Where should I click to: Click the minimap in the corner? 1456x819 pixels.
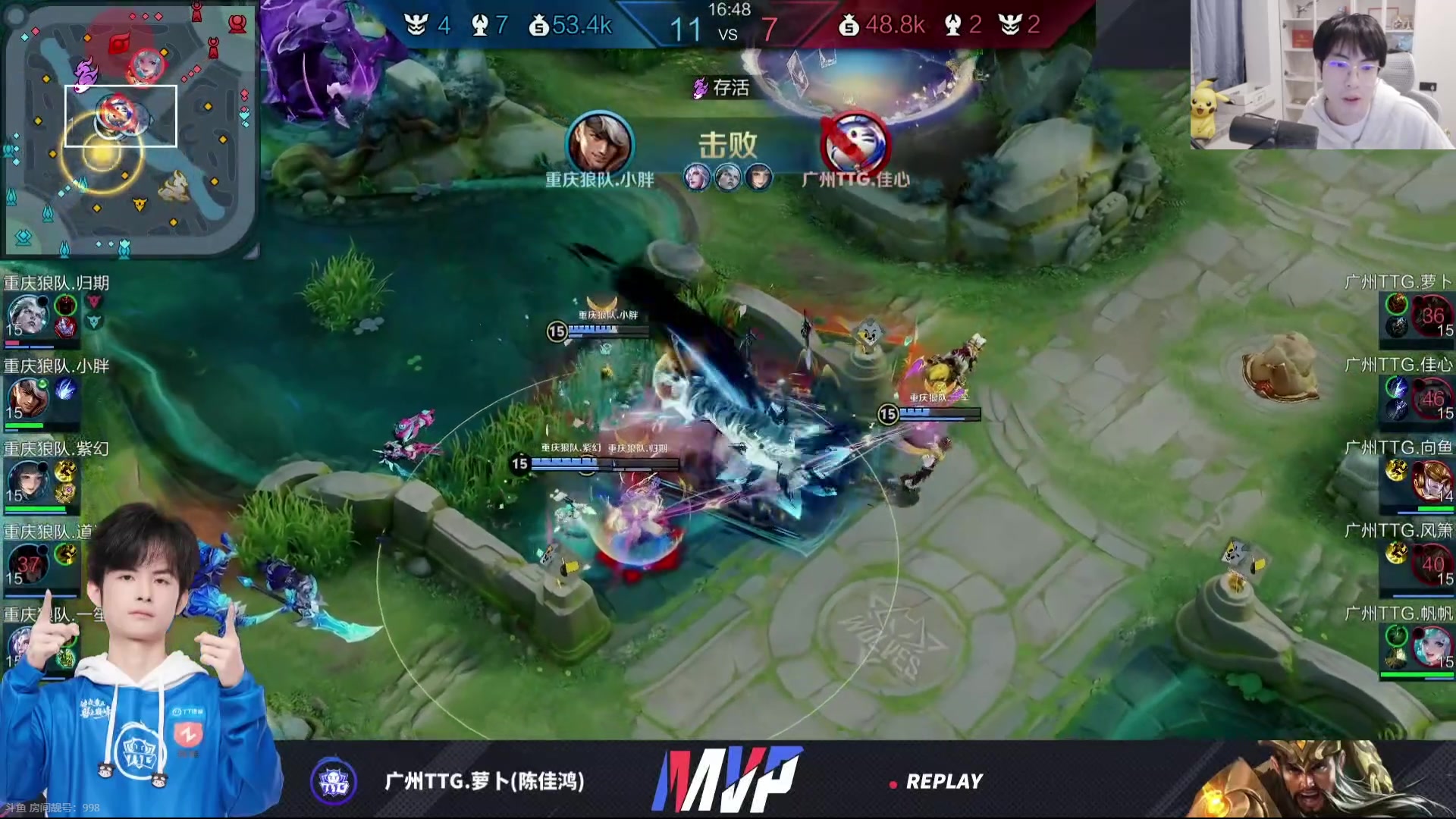pyautogui.click(x=129, y=127)
